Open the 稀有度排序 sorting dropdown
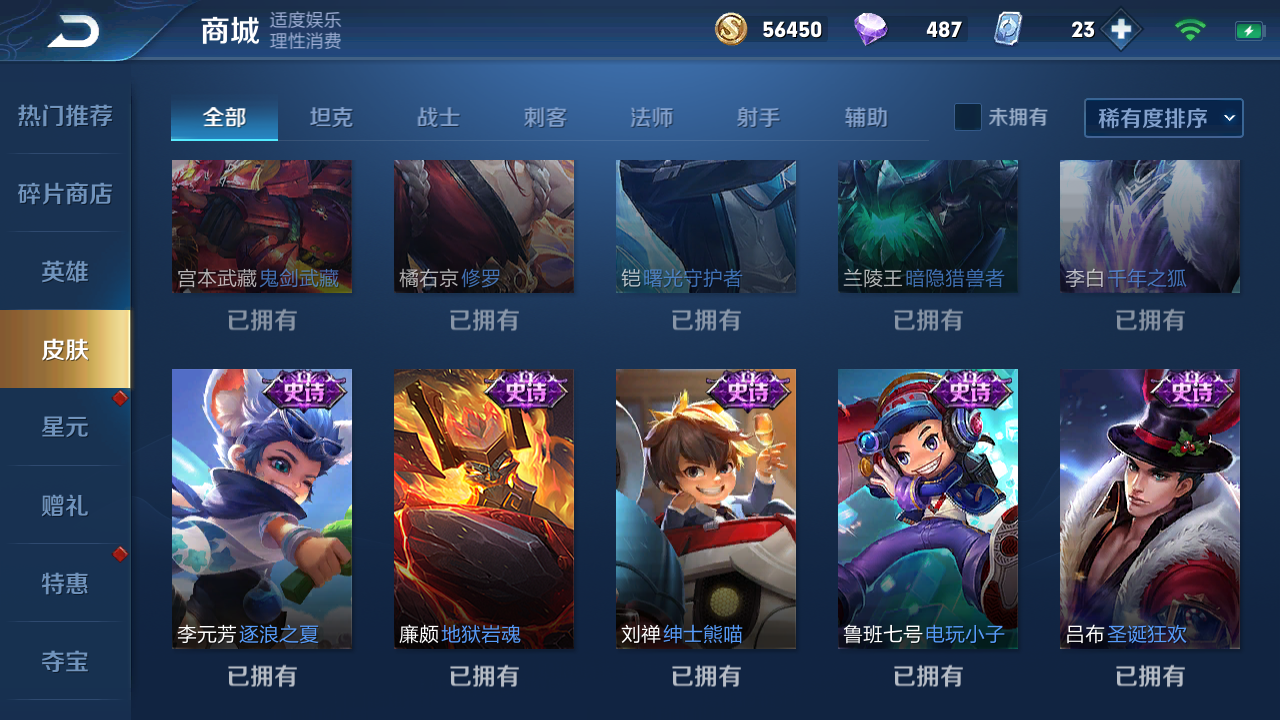The image size is (1280, 720). coord(1163,117)
